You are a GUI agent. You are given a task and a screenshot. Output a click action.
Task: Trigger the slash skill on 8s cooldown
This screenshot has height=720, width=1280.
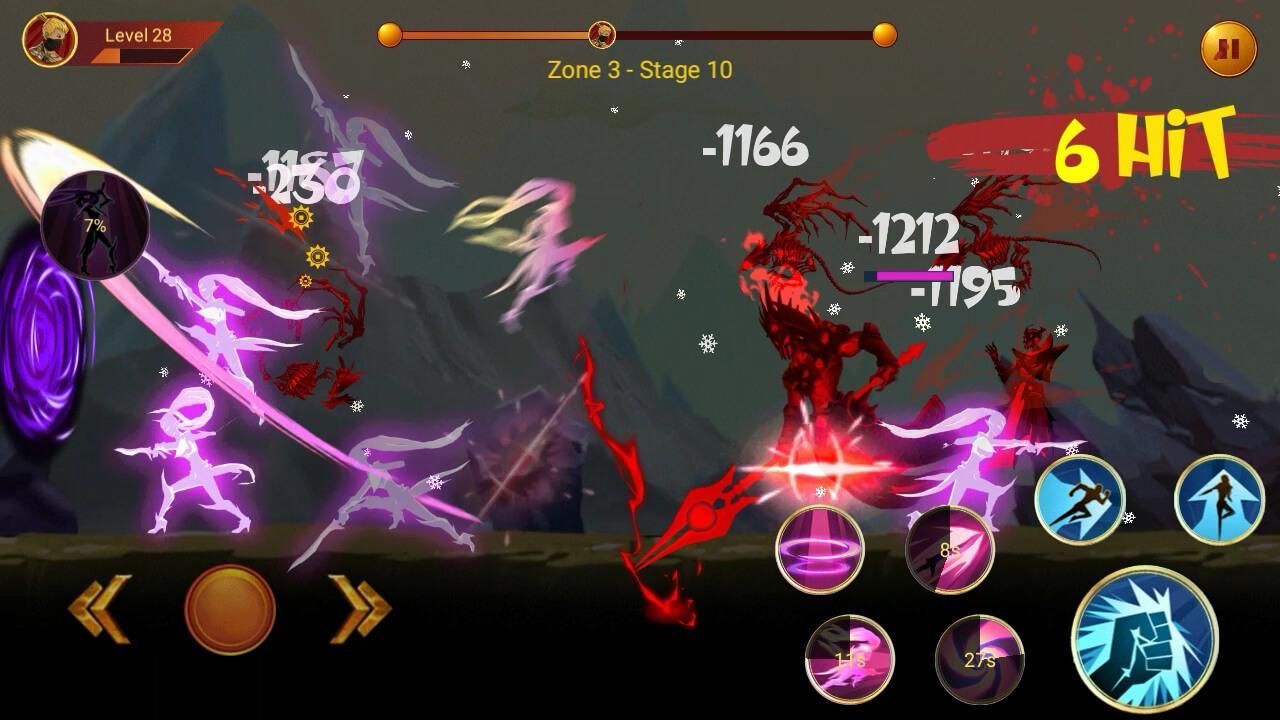pos(950,550)
